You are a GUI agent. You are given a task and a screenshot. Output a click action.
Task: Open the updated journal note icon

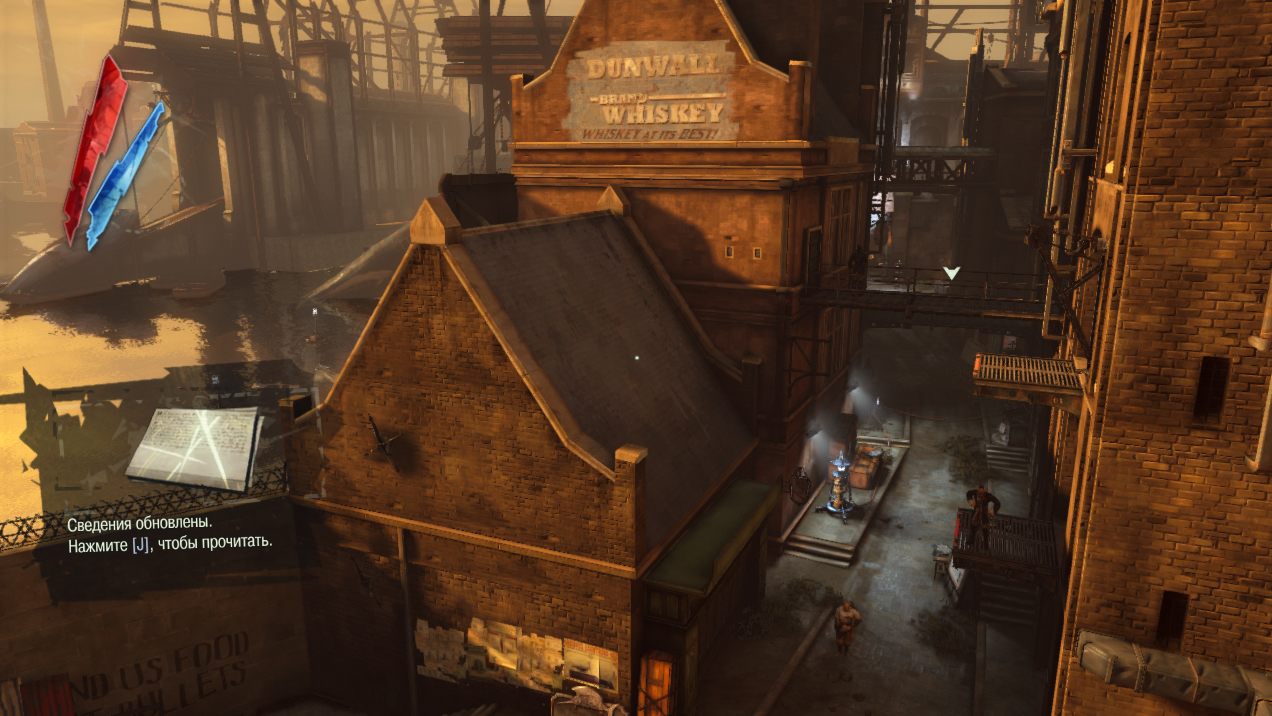pos(193,447)
